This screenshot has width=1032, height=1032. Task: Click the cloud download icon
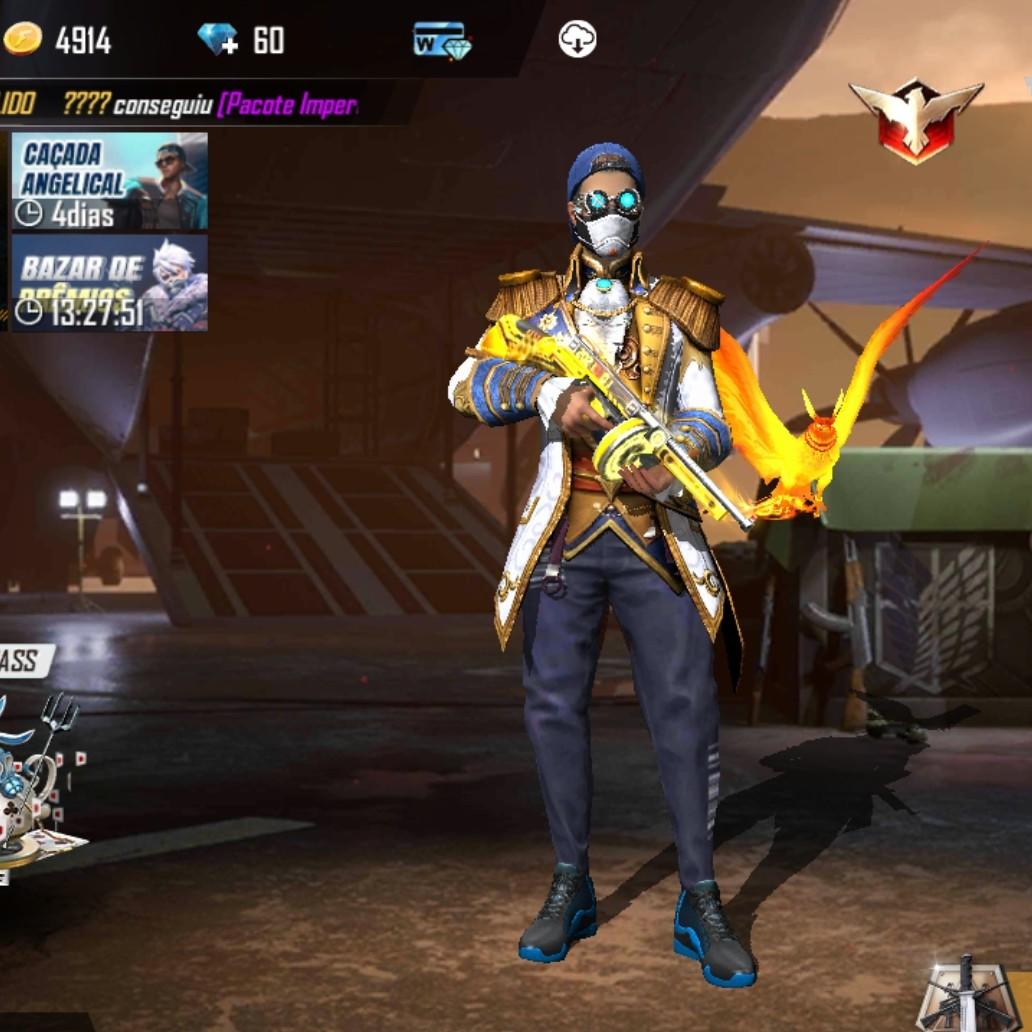point(577,40)
